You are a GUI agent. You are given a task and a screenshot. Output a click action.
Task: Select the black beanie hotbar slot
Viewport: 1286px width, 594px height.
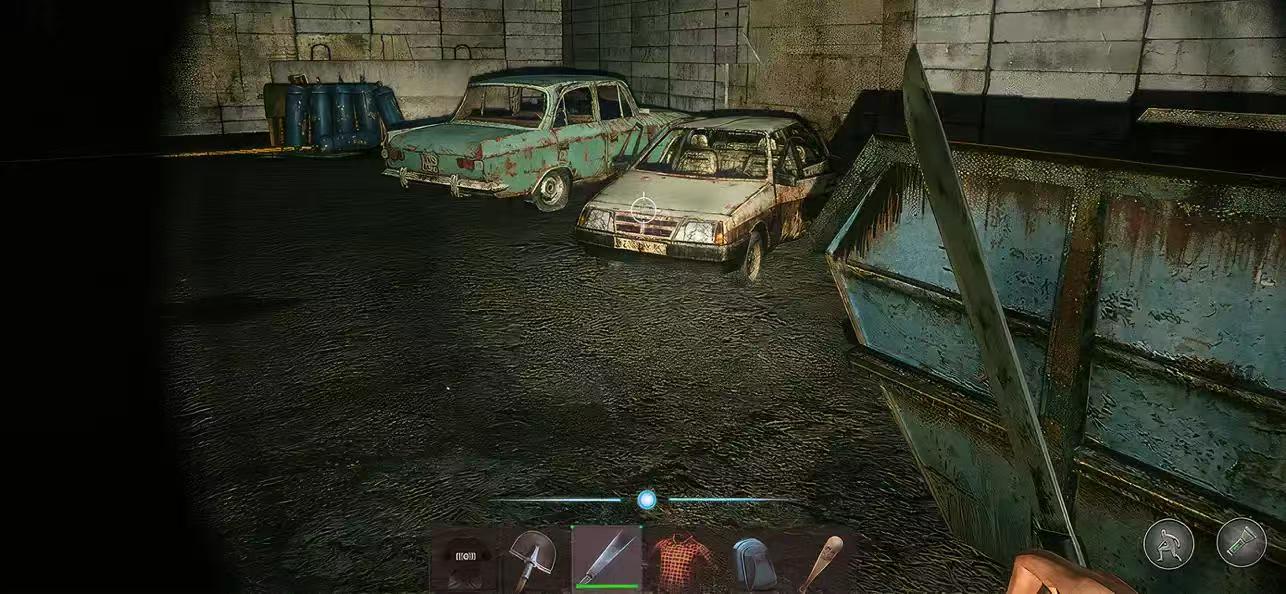click(467, 558)
